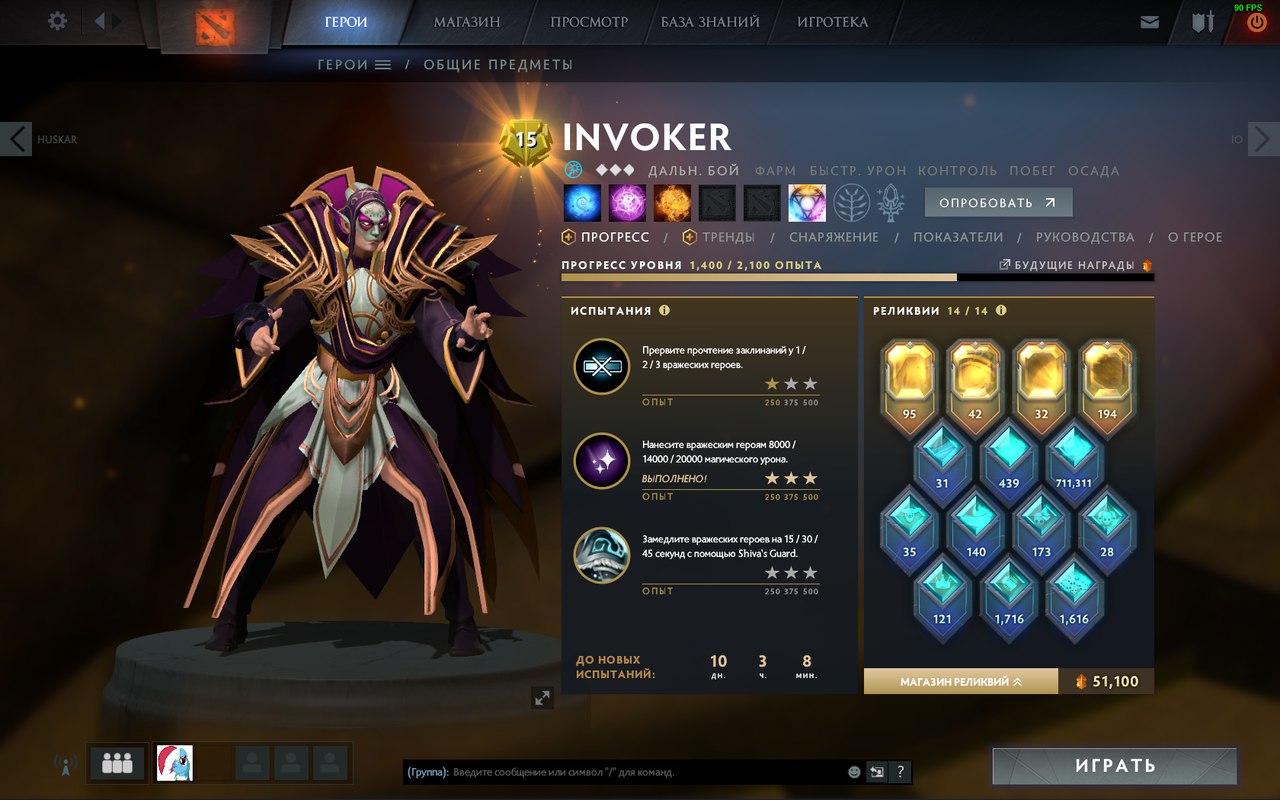
Task: Show the Показатели stats tab
Action: click(x=958, y=237)
